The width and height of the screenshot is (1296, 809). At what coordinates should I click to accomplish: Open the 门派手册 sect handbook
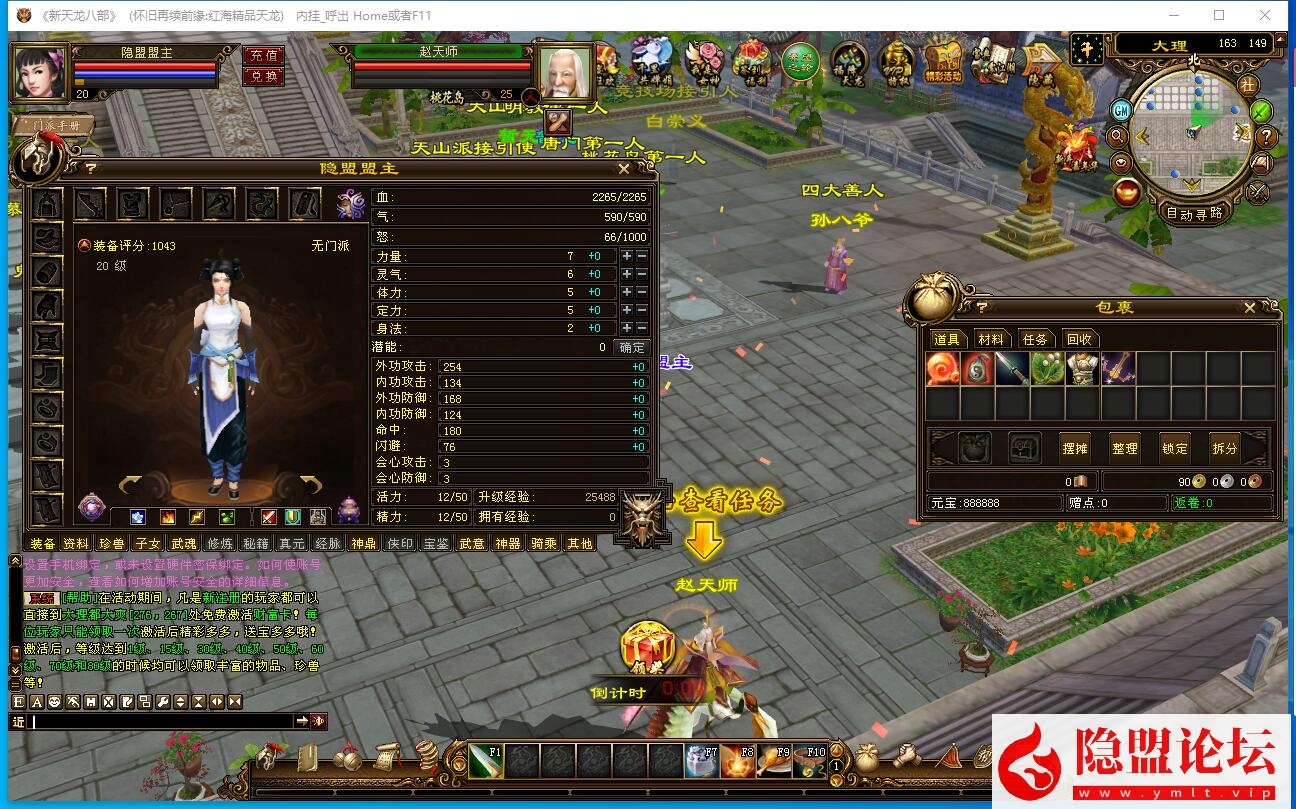click(54, 126)
